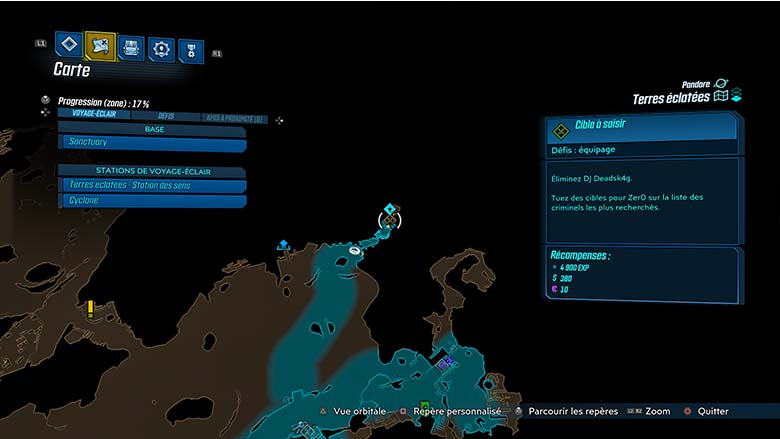Open the Cible à saisir challenge panel

coord(640,130)
